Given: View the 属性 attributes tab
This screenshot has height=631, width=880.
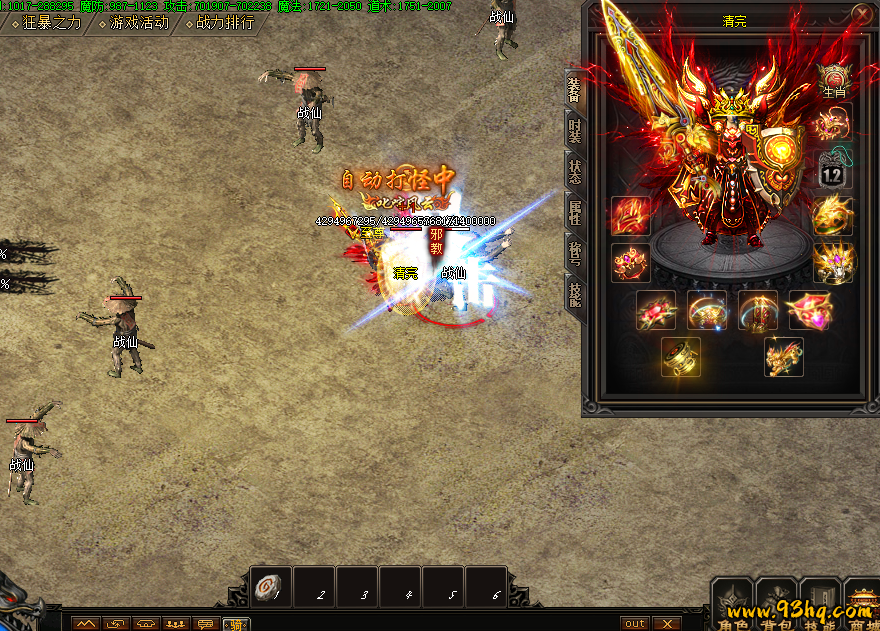Looking at the screenshot, I should tap(574, 212).
